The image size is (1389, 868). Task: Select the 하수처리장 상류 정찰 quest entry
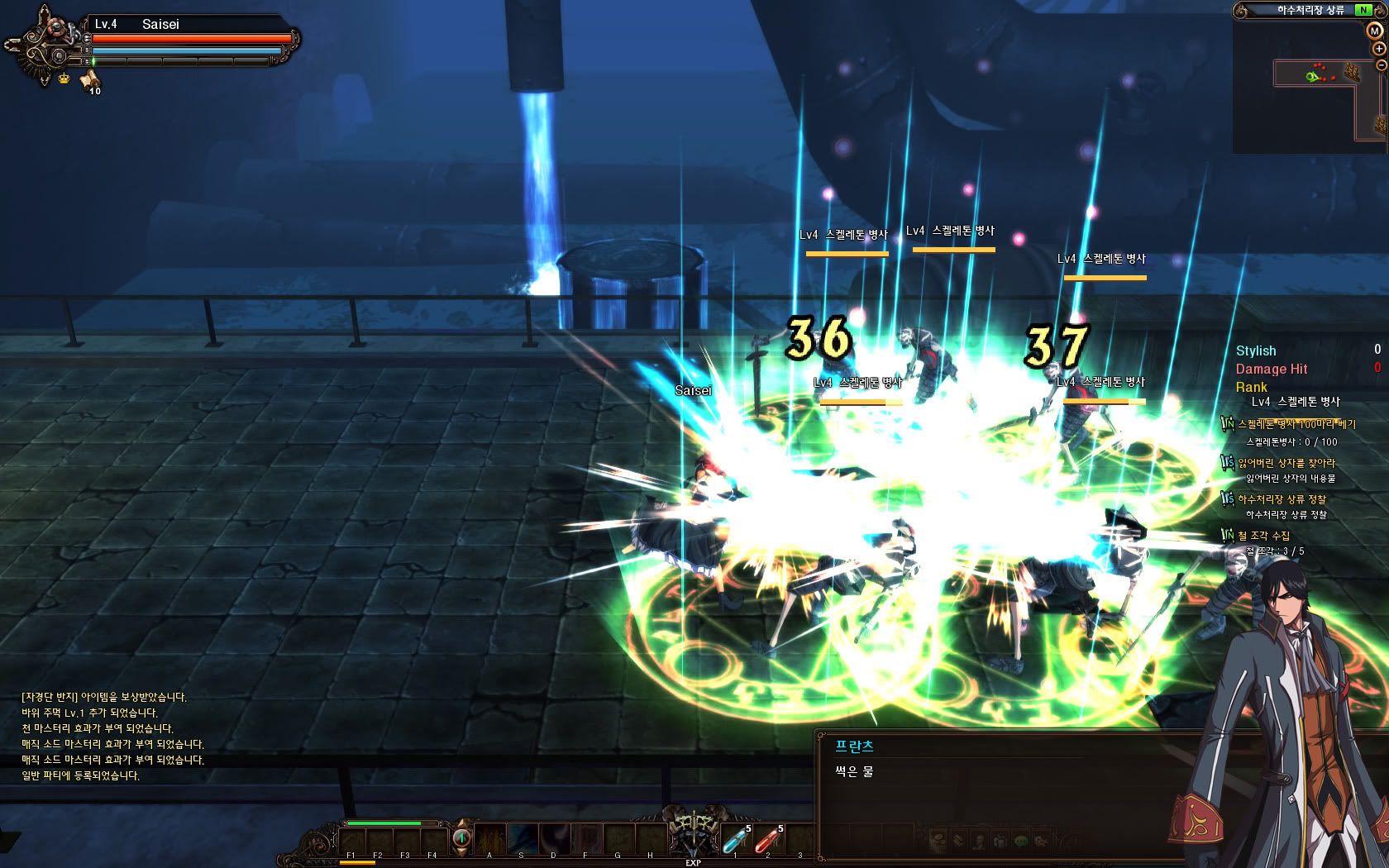1281,499
